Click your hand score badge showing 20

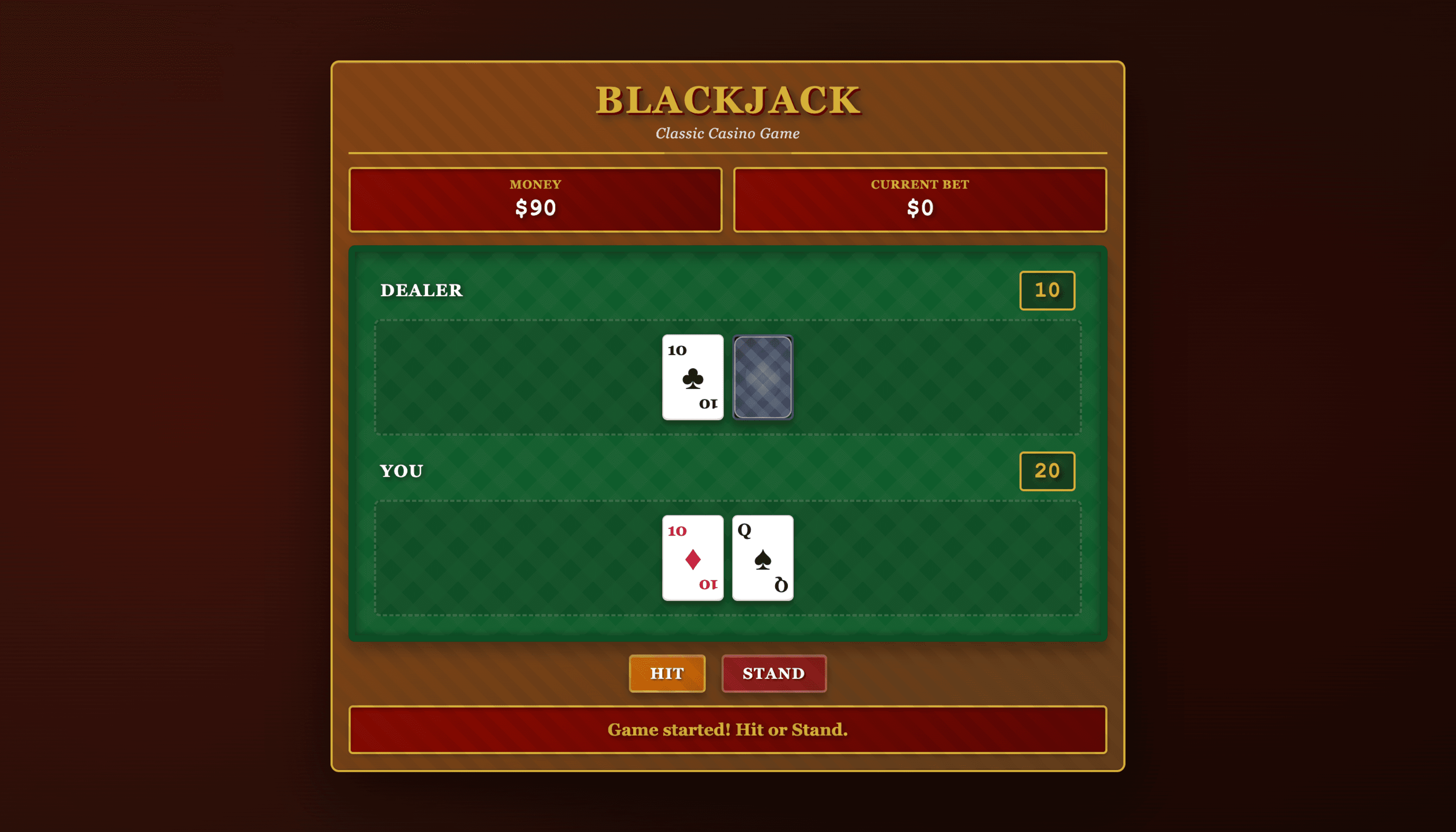(x=1047, y=470)
